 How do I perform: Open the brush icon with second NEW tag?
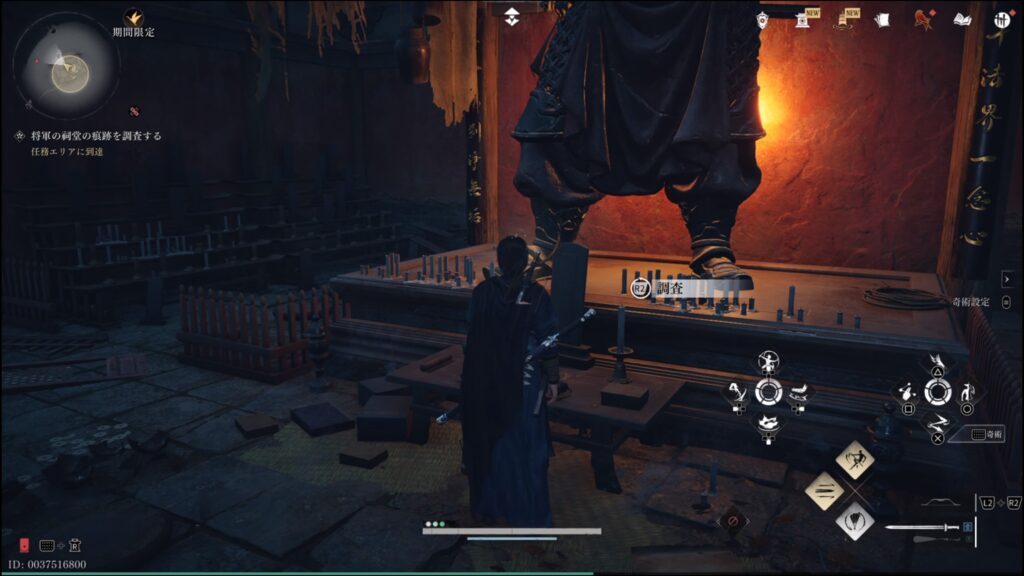point(842,20)
